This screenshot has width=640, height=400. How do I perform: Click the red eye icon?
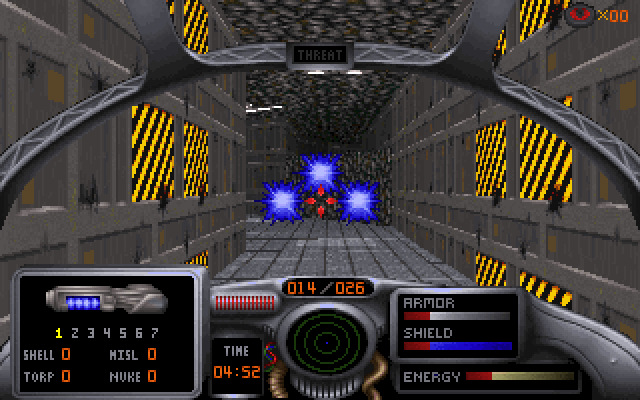tap(579, 14)
